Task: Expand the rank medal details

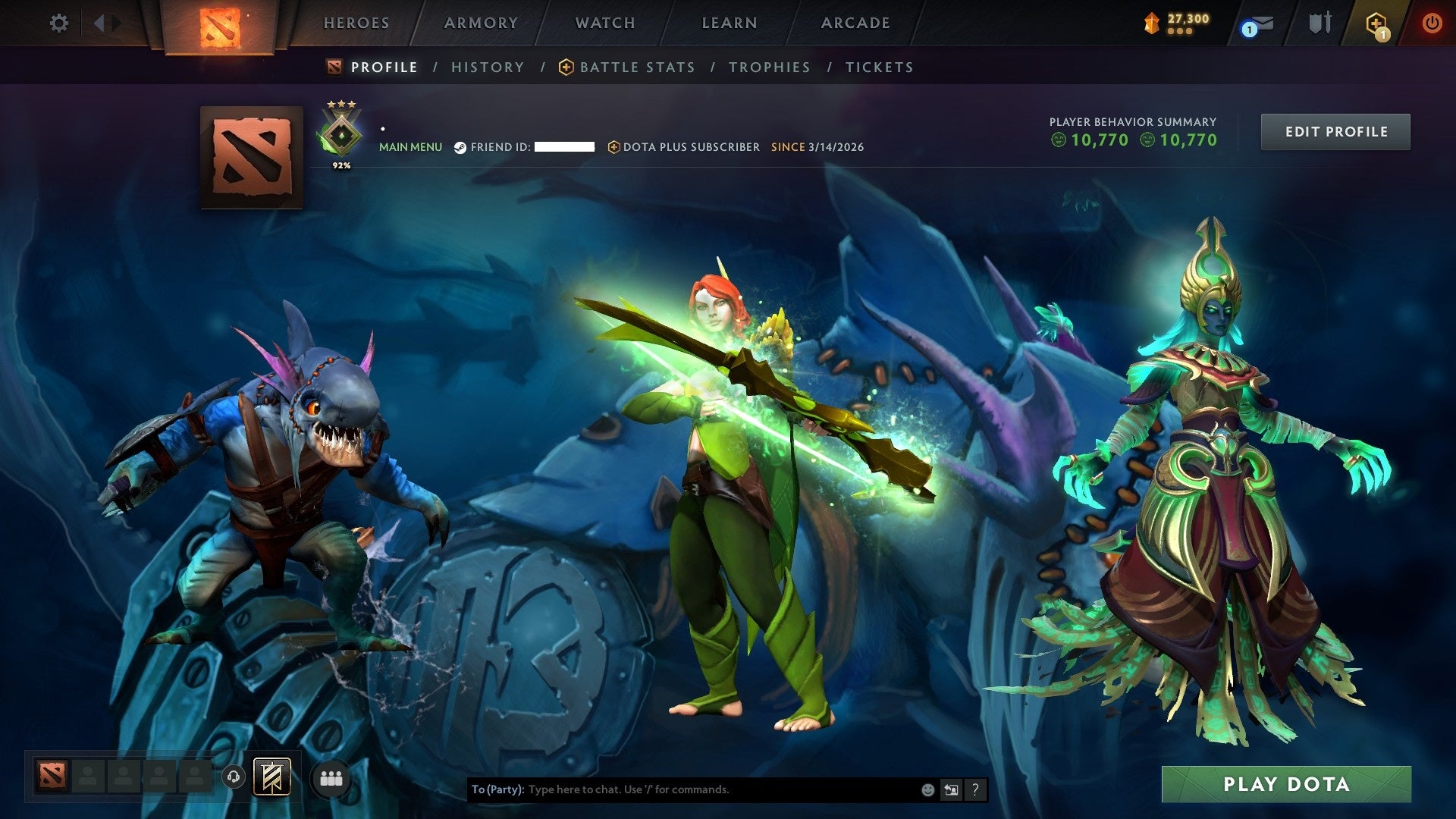Action: pyautogui.click(x=342, y=131)
